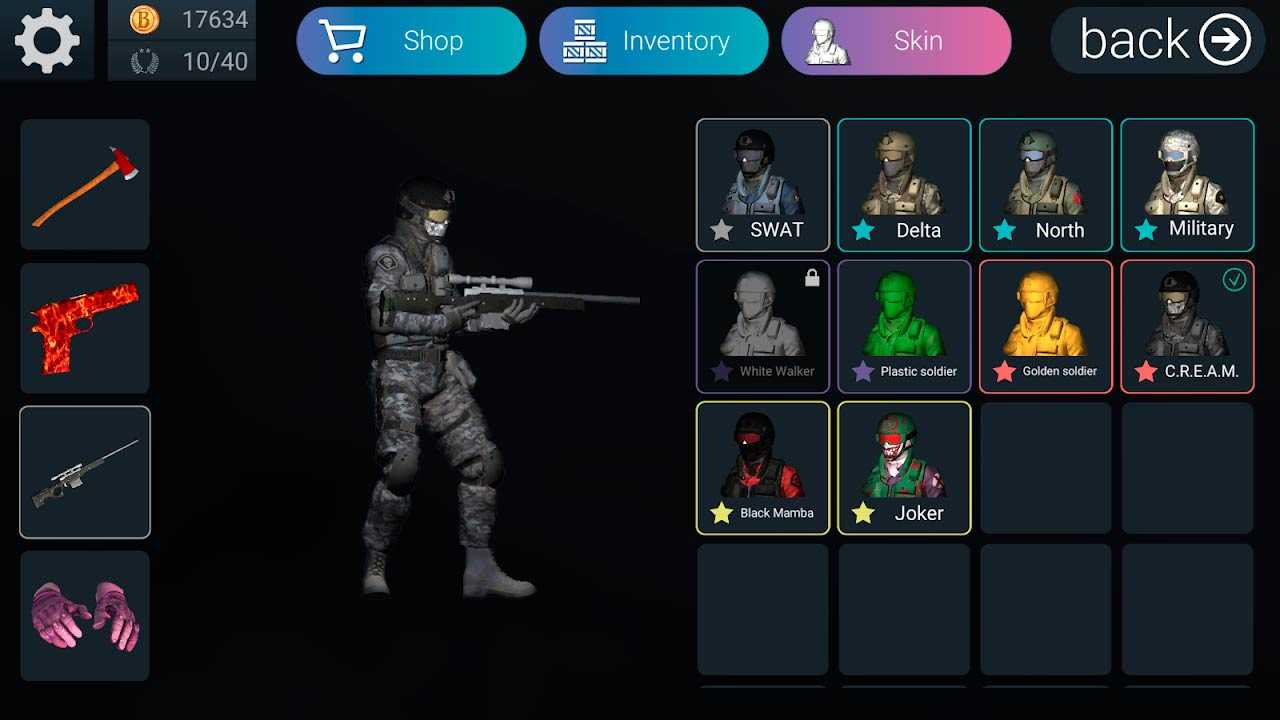Click the back arrow button

[1158, 40]
